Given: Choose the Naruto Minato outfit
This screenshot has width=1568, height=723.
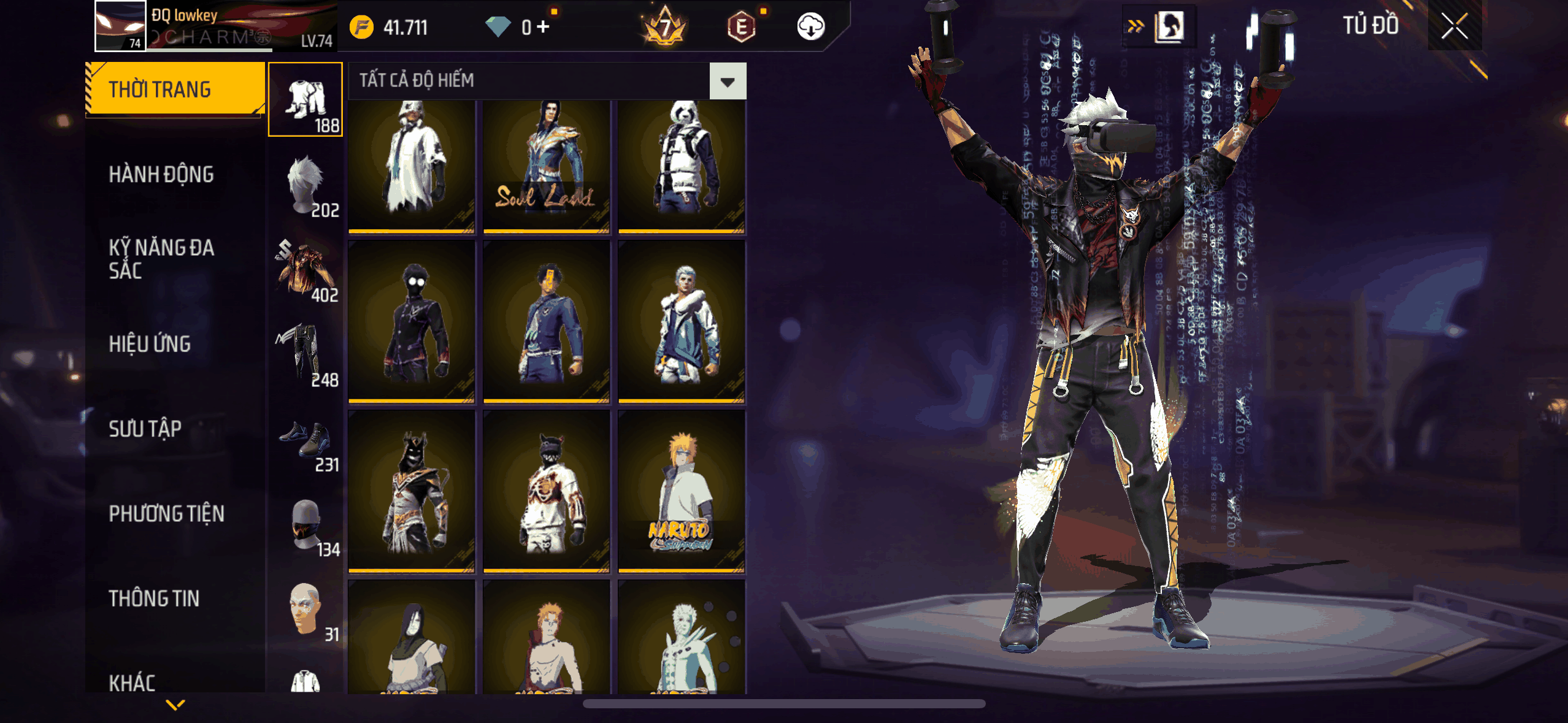Looking at the screenshot, I should (x=681, y=491).
